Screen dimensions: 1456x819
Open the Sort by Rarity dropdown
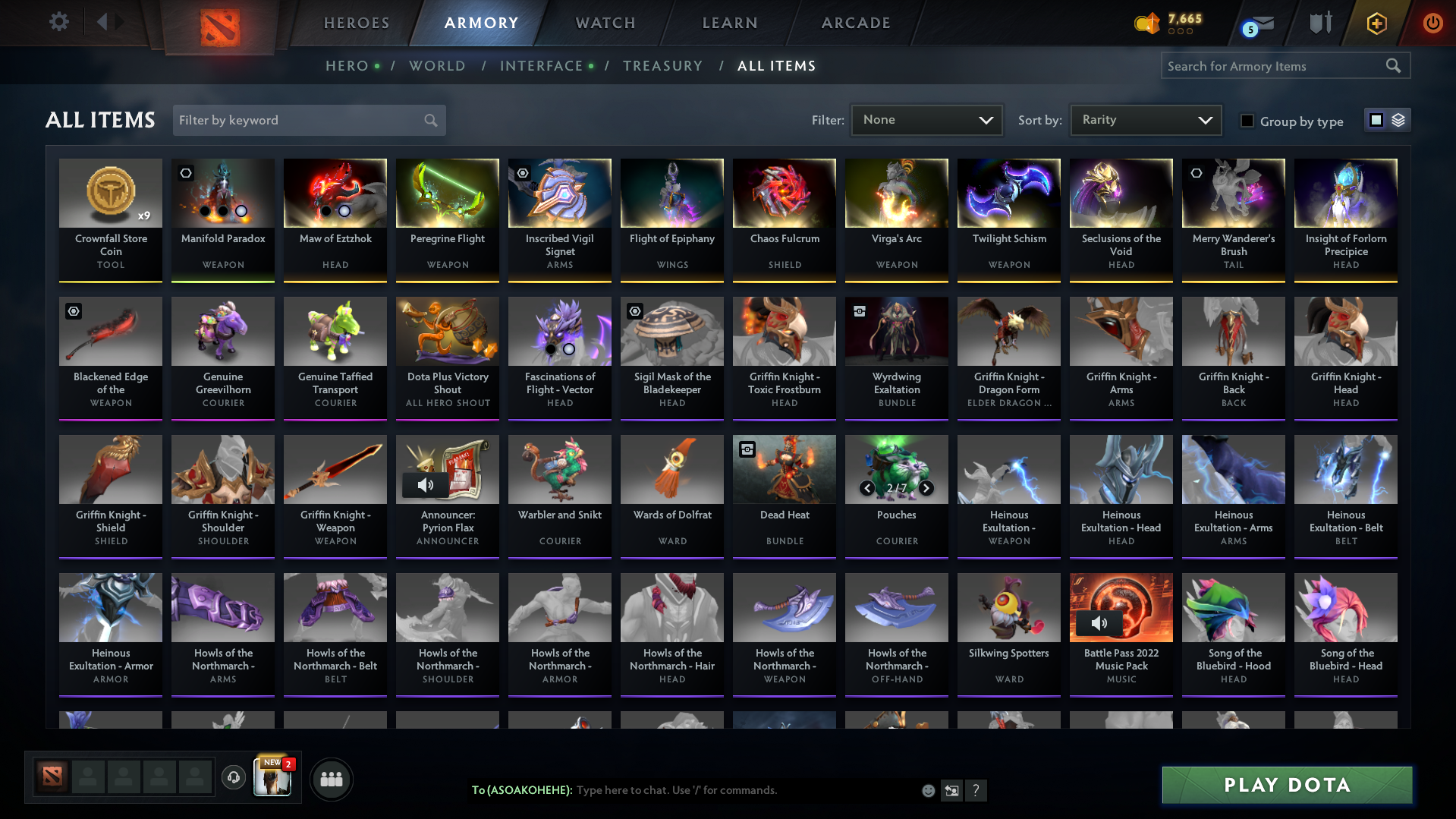pyautogui.click(x=1145, y=120)
